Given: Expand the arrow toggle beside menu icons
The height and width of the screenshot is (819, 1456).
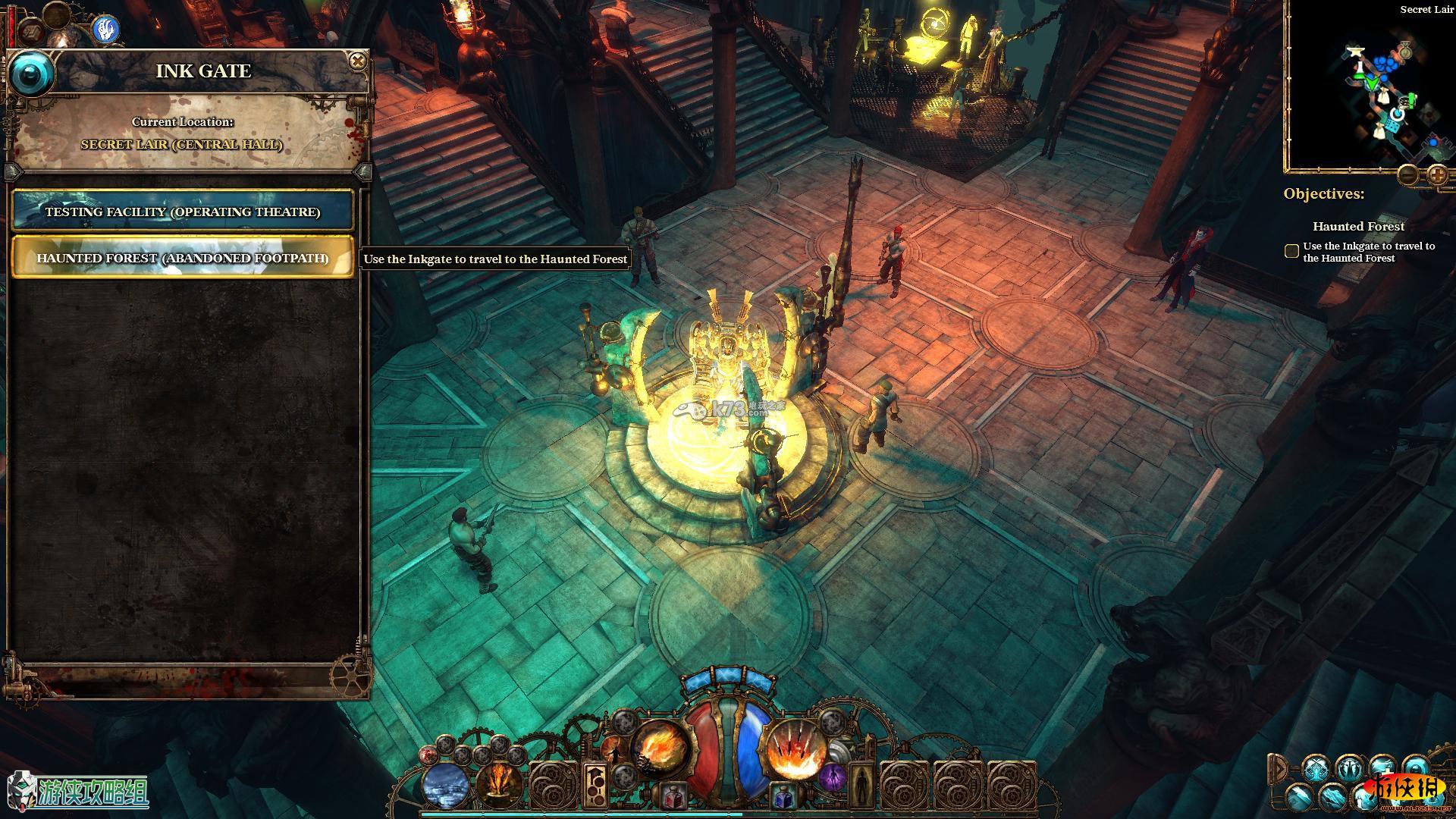Looking at the screenshot, I should tap(1279, 767).
